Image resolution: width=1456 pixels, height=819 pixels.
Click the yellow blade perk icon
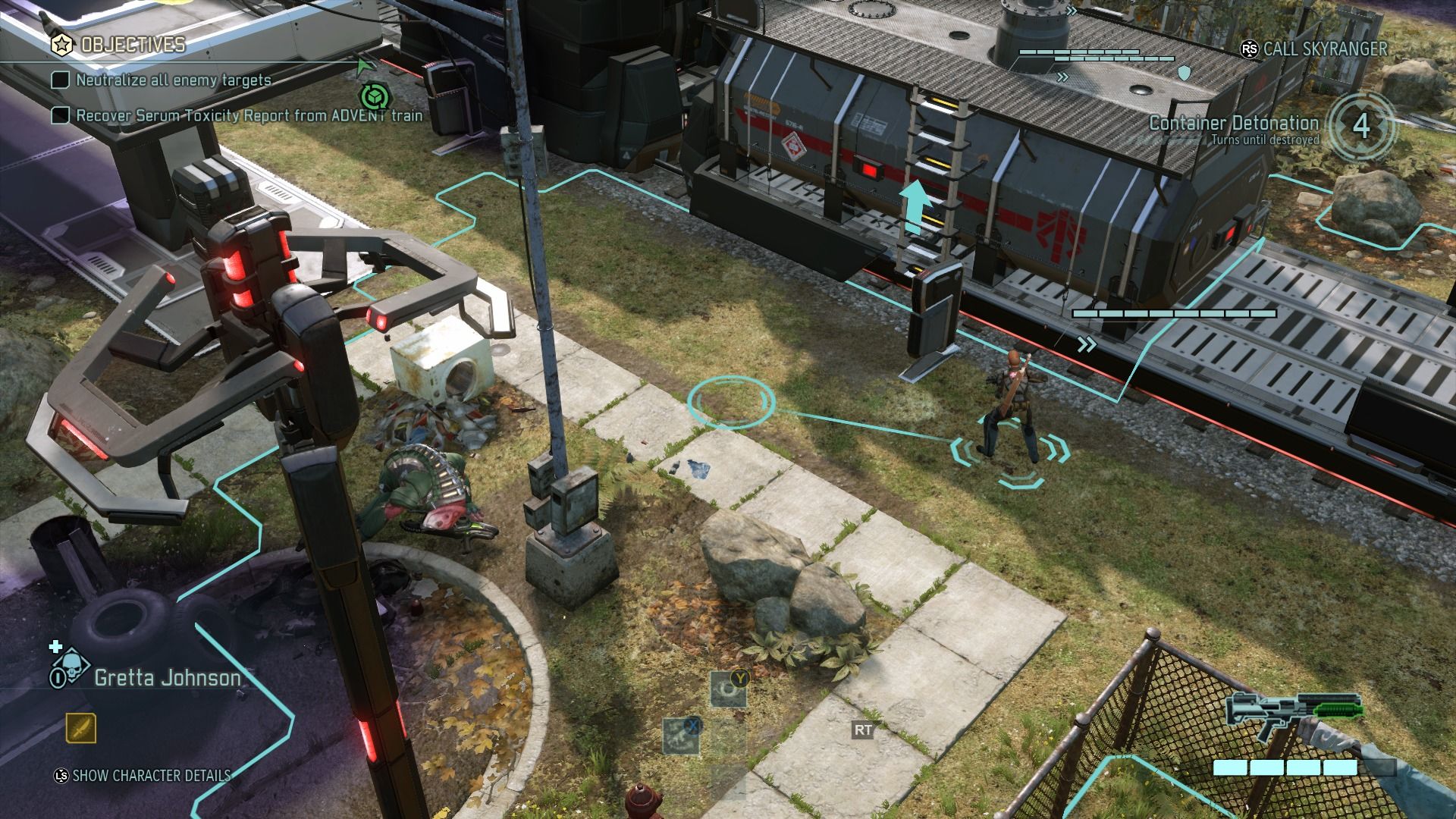[x=80, y=729]
